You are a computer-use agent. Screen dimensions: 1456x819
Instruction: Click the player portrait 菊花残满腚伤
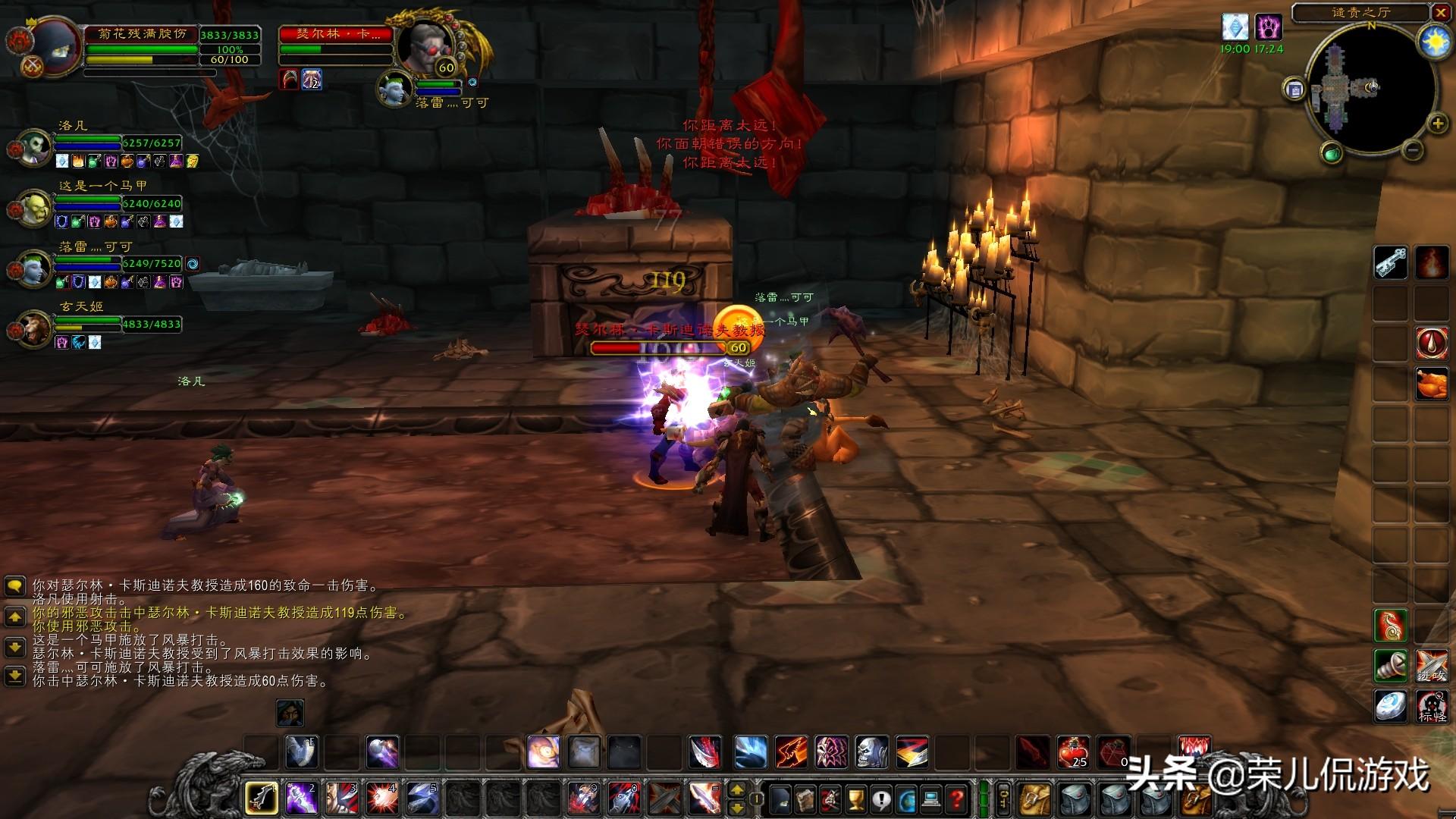tap(53, 45)
